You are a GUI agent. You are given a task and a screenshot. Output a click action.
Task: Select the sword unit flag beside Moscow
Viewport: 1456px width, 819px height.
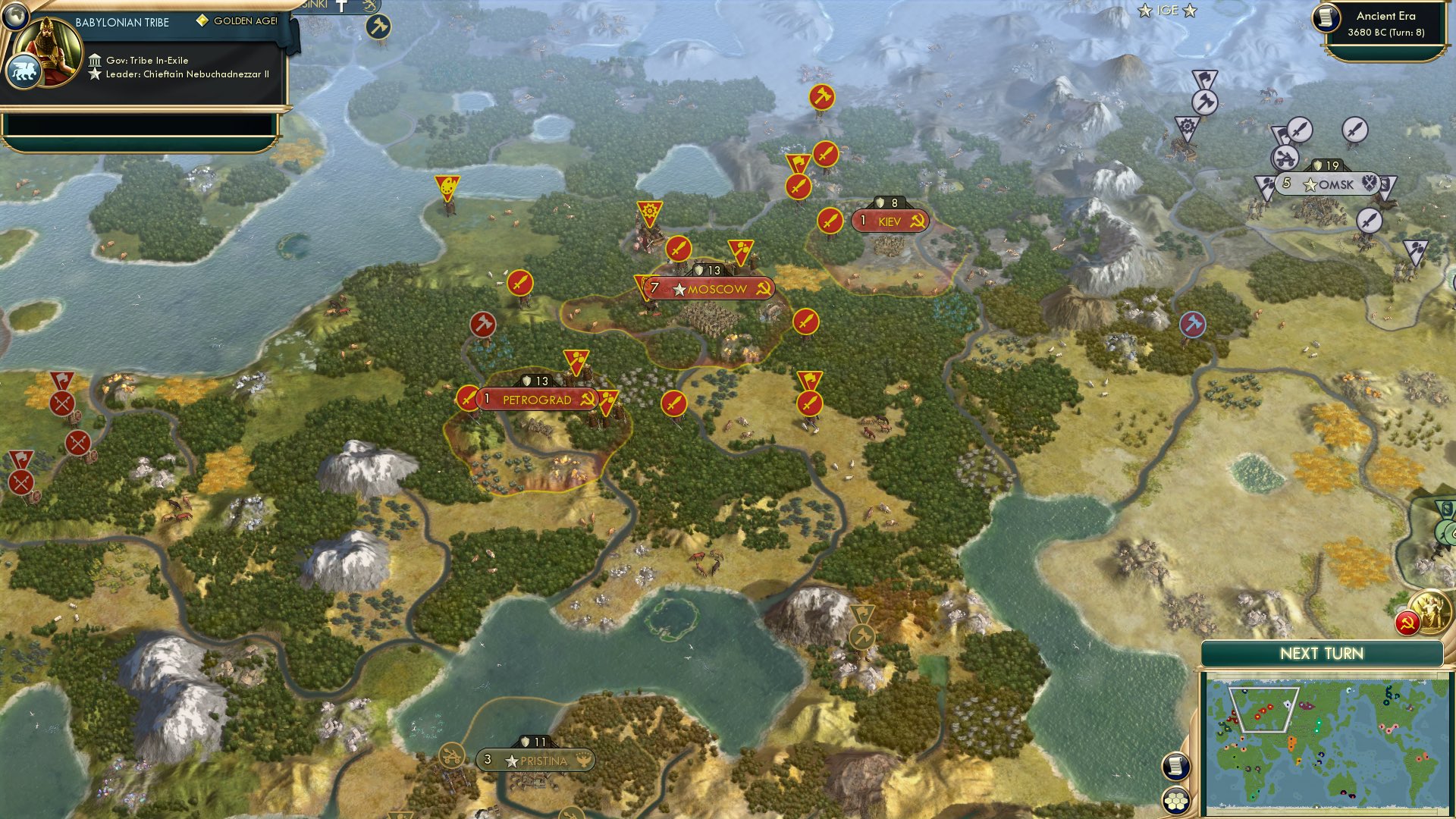tap(679, 248)
